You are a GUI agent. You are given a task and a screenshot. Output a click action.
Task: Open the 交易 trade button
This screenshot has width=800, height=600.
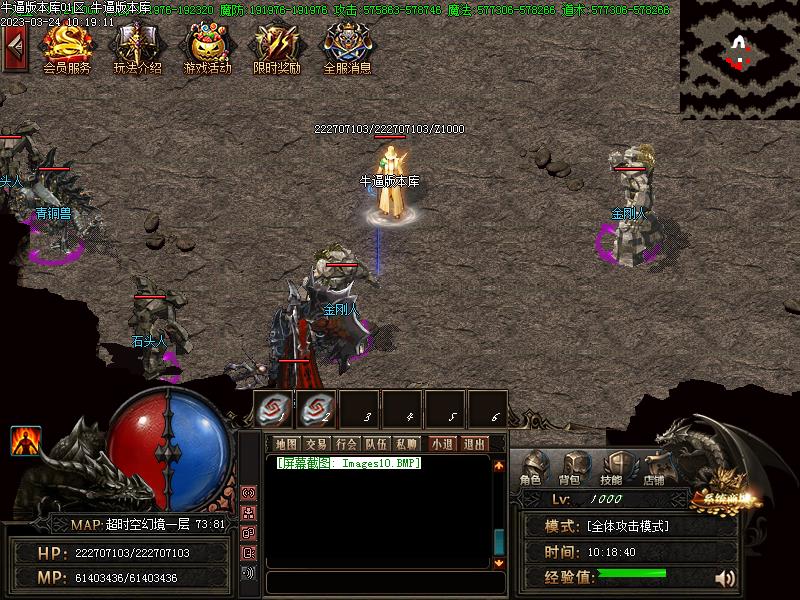(x=316, y=444)
